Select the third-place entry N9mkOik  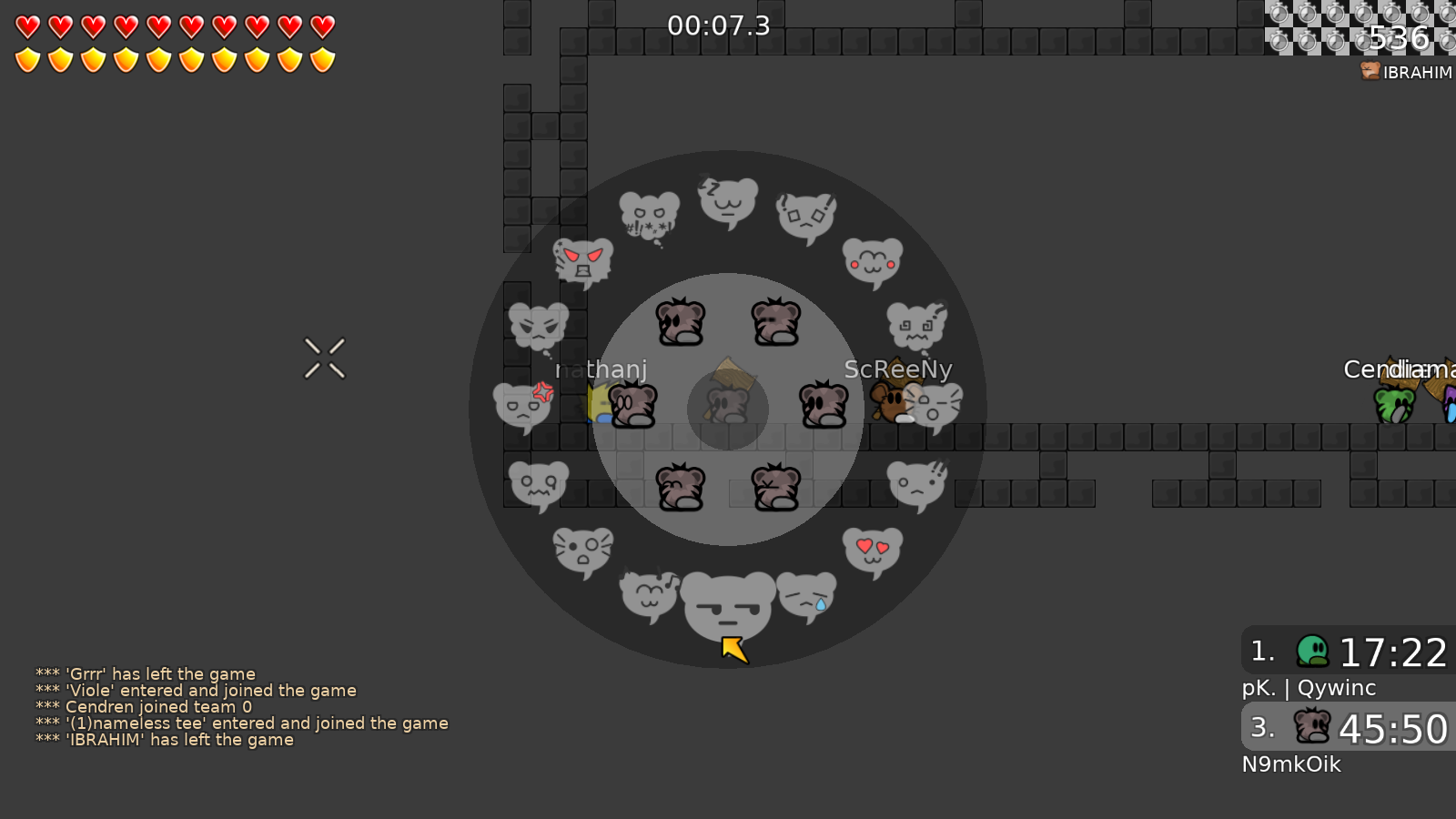tap(1292, 764)
